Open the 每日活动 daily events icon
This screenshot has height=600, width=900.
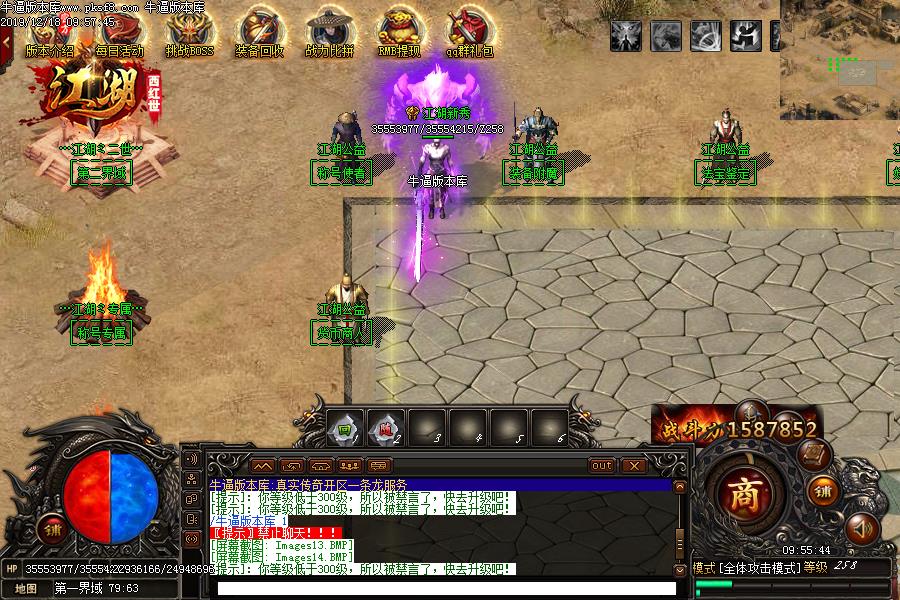119,35
